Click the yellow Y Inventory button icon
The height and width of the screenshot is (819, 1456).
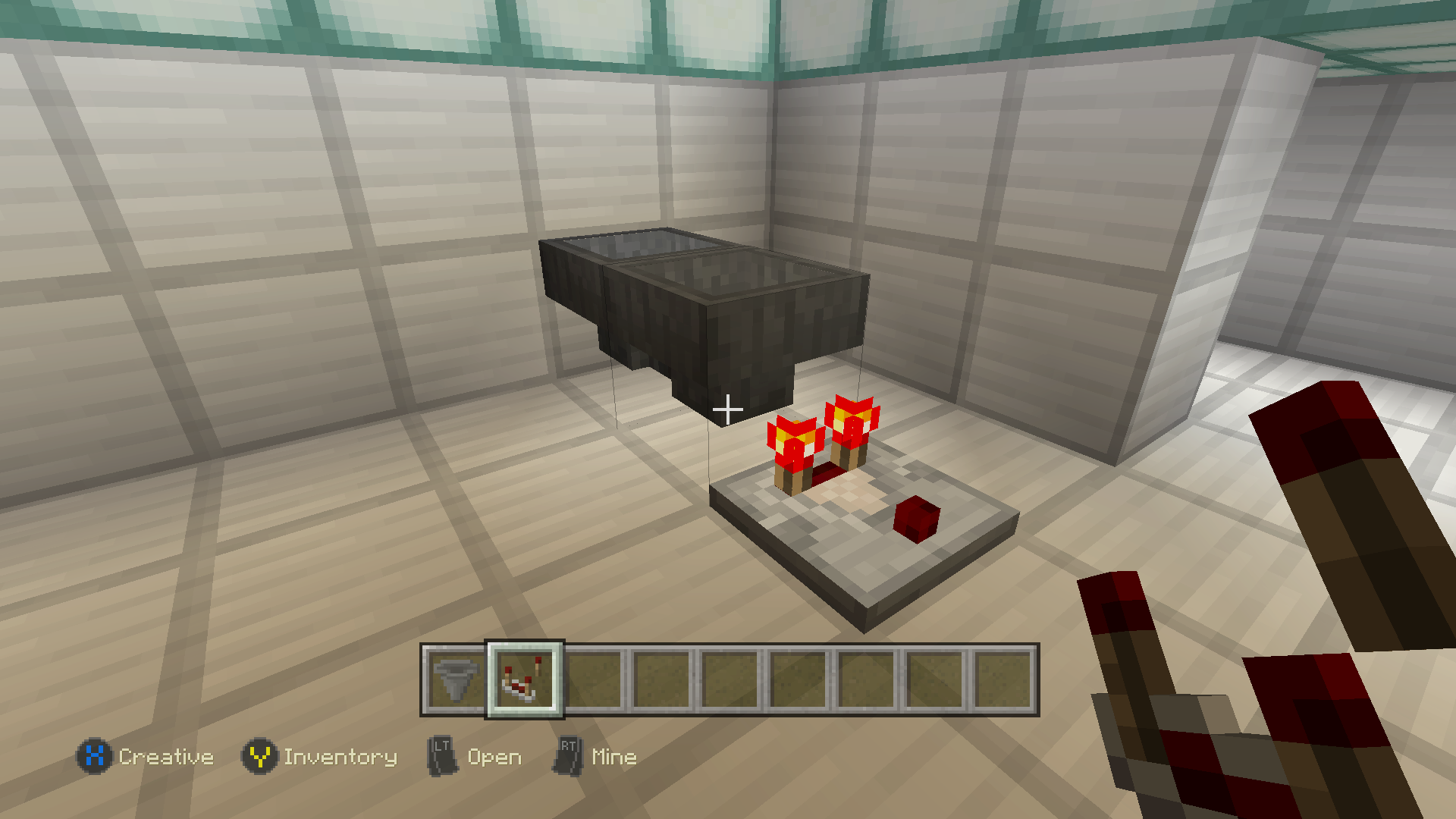tap(261, 756)
